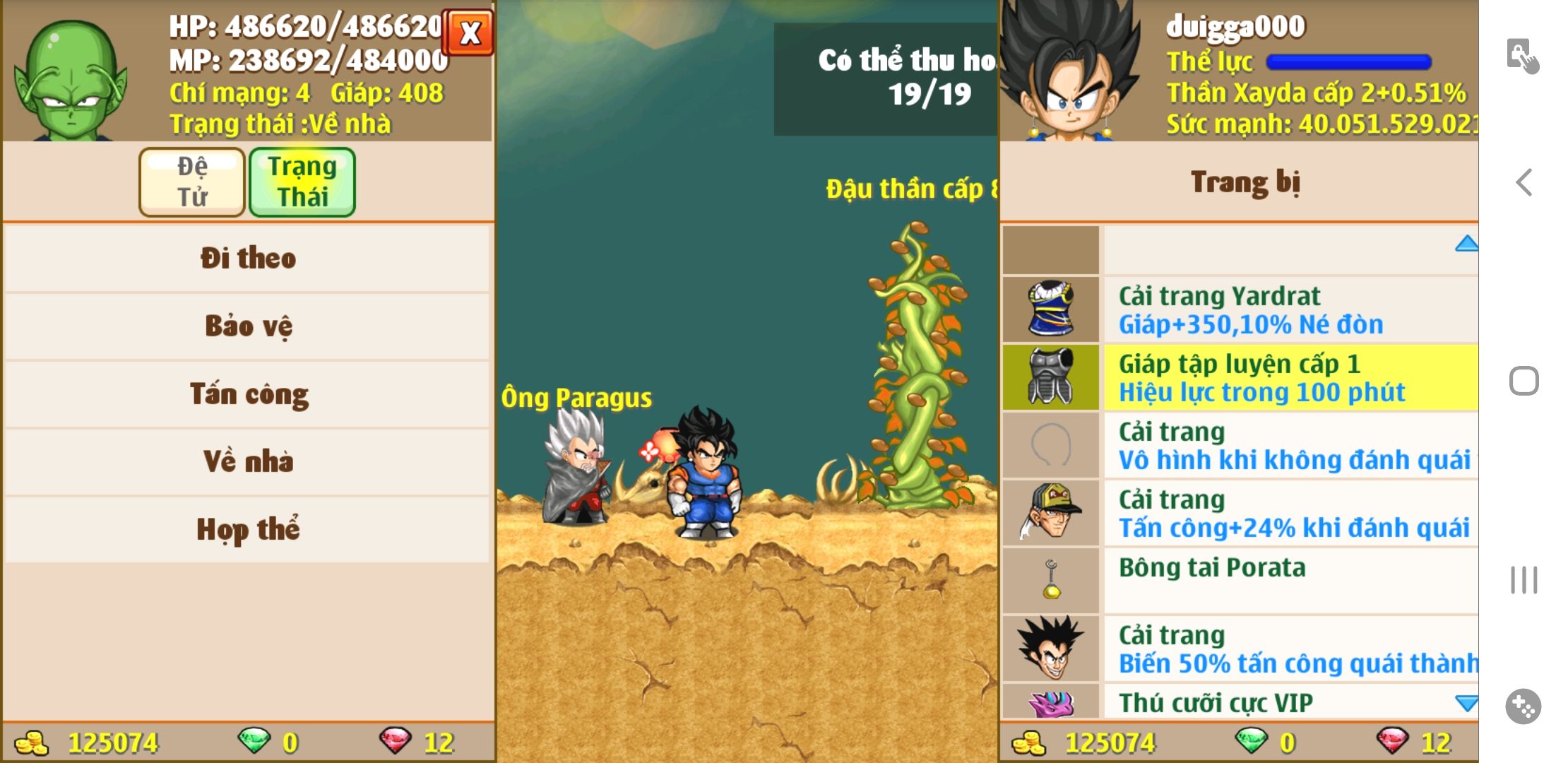Open the game controller overlay icon

[1523, 706]
